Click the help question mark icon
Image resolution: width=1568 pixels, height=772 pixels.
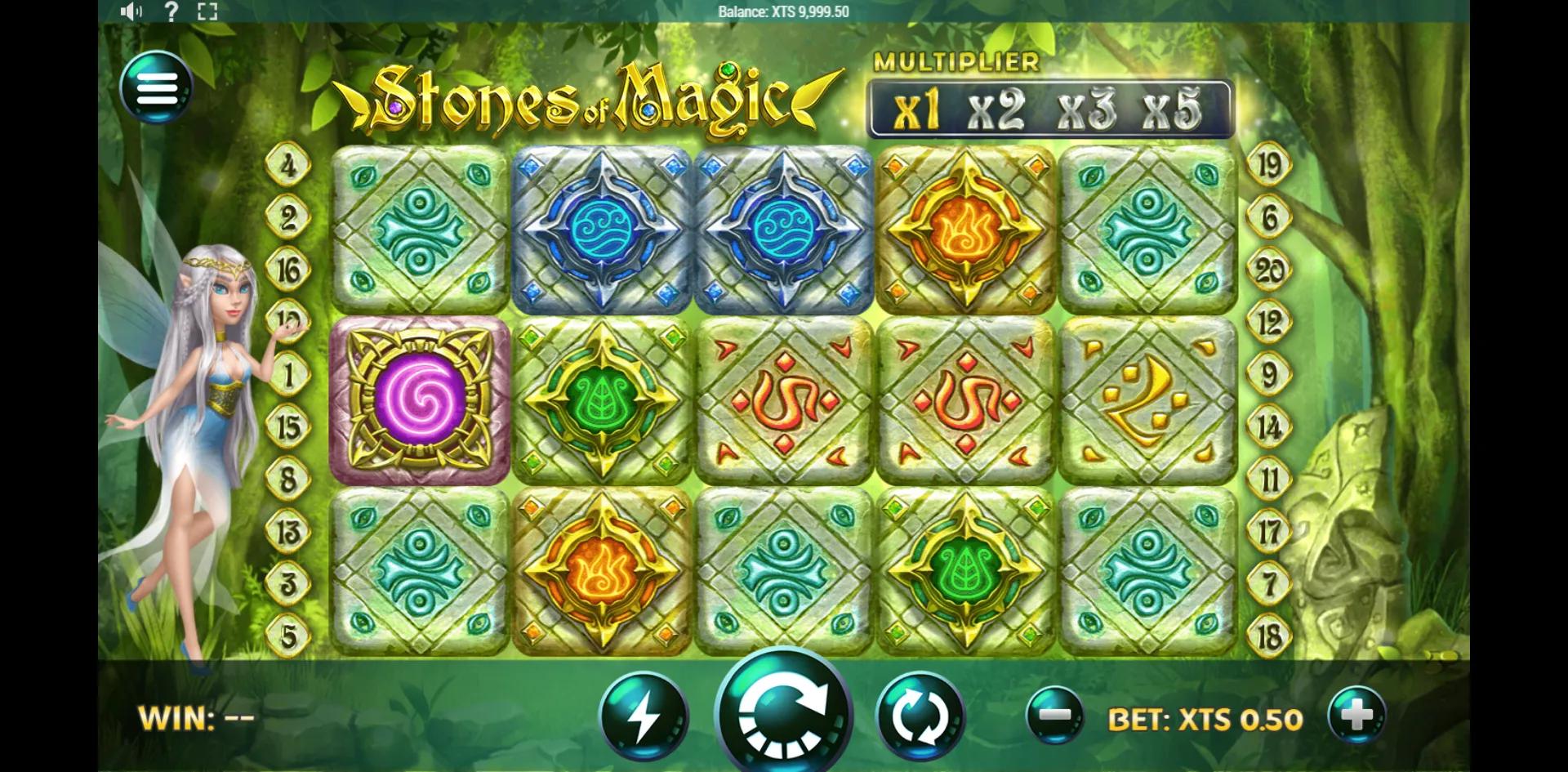point(171,11)
